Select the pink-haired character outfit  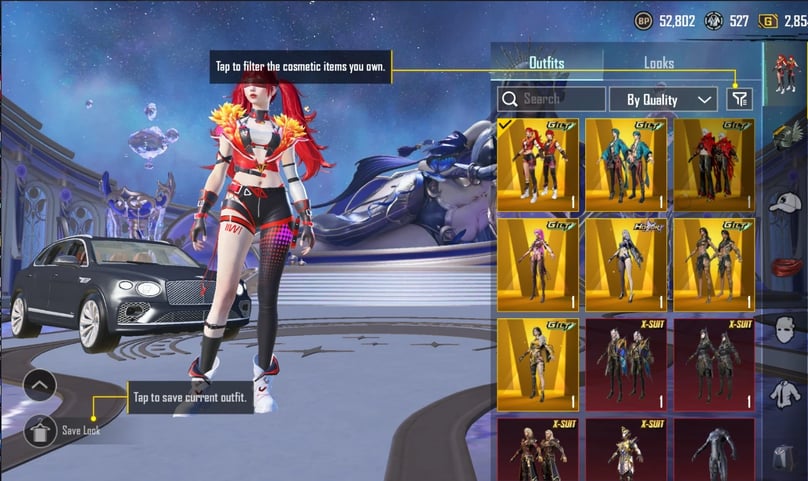coord(537,265)
